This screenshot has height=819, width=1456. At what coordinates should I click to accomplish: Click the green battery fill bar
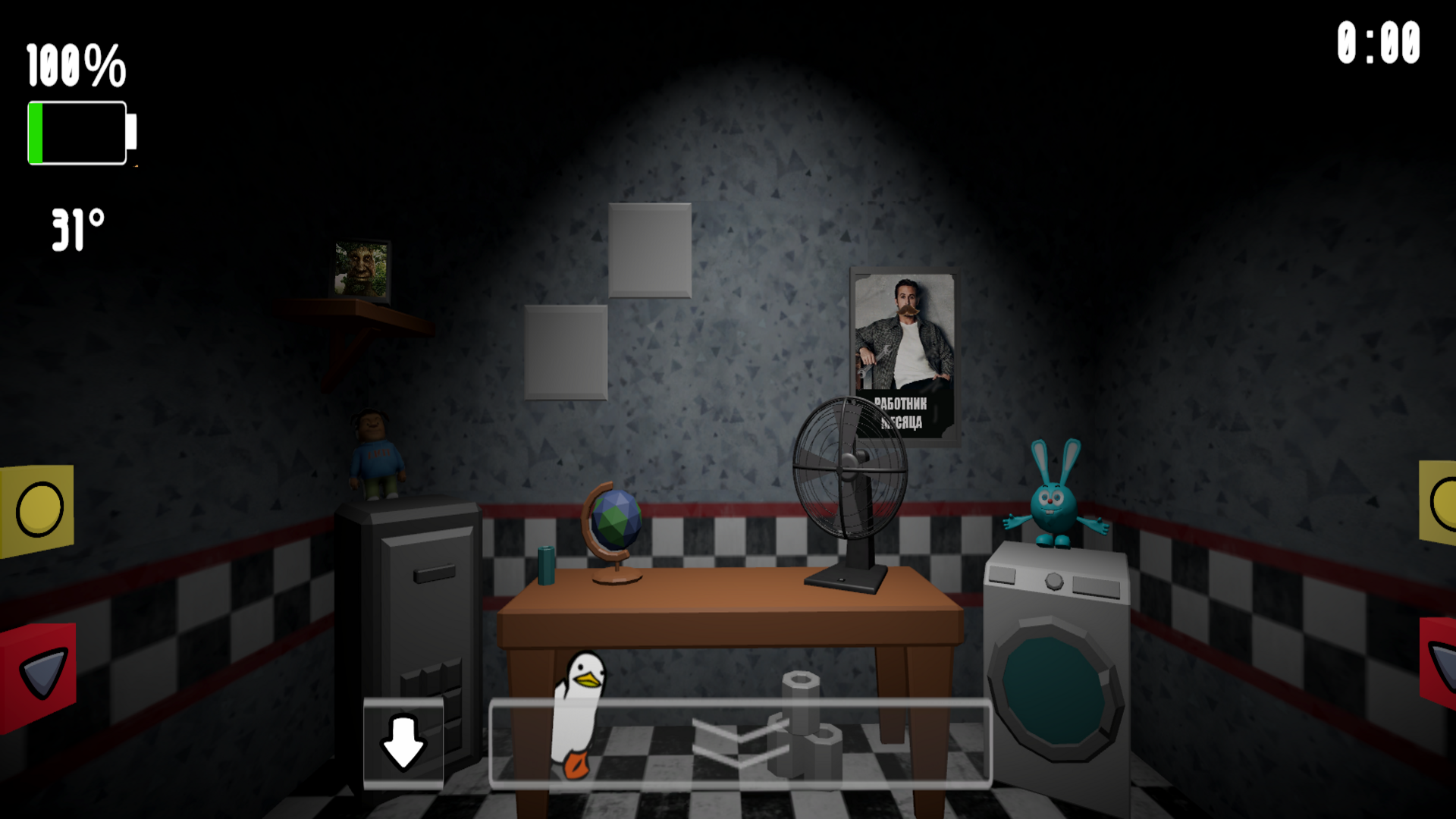(36, 133)
